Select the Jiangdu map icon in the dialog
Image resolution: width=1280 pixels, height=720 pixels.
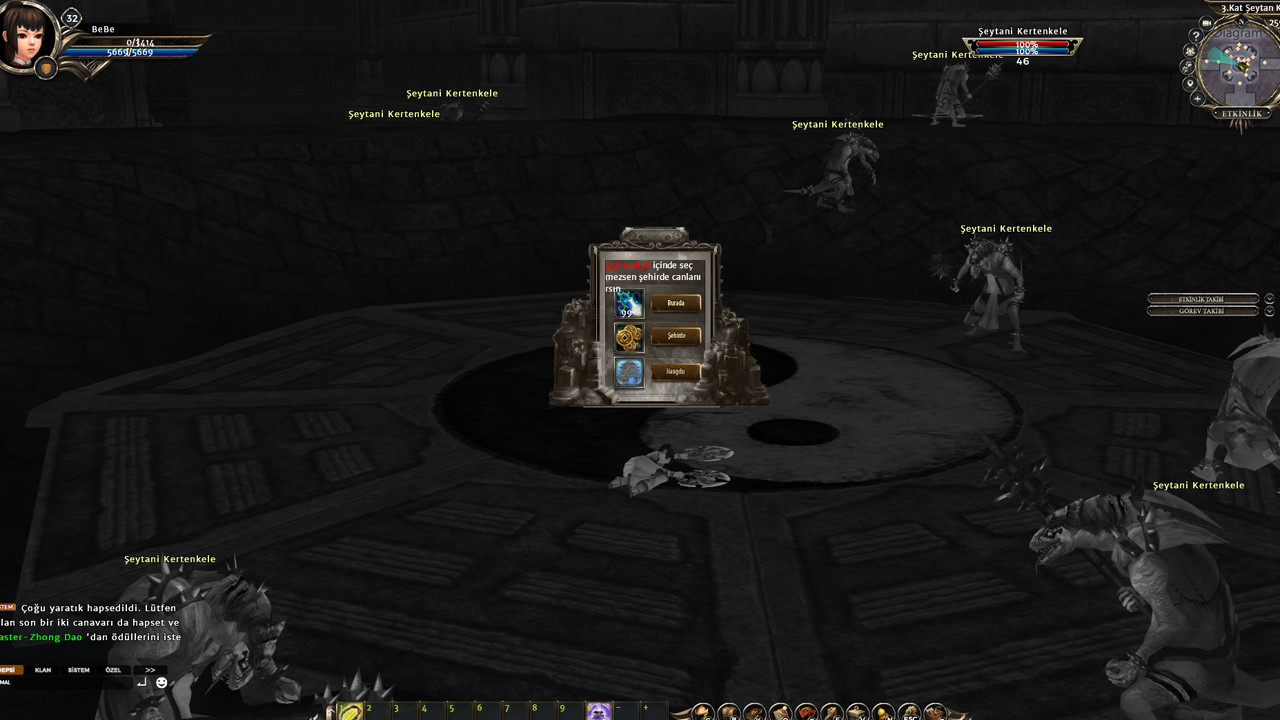[x=629, y=370]
